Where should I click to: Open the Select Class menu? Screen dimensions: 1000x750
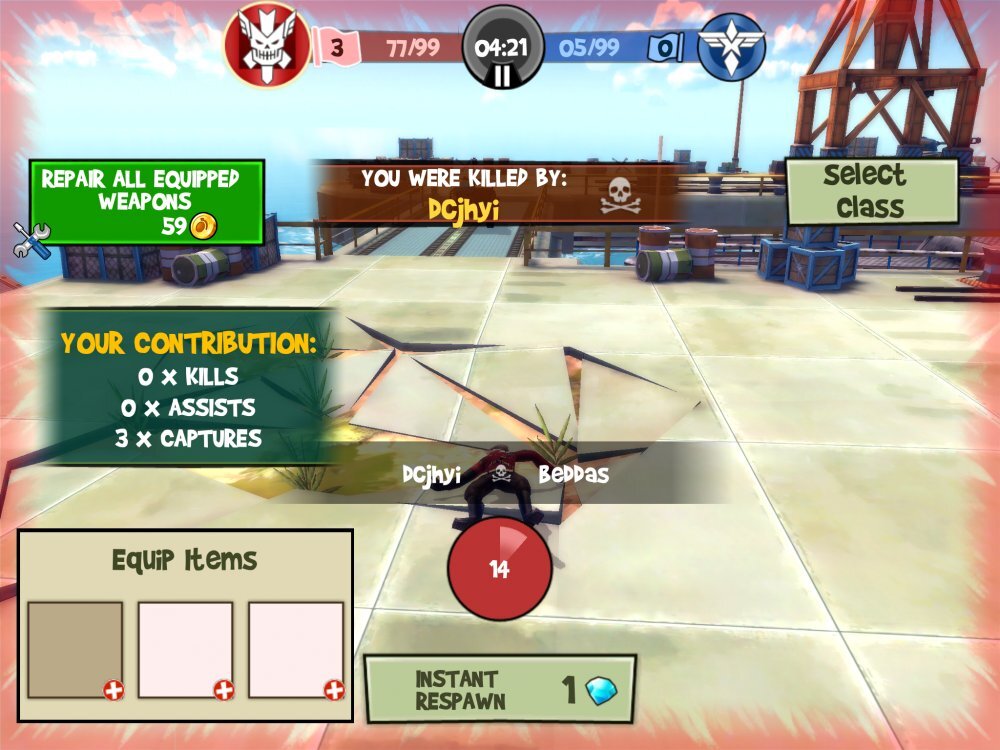(871, 191)
